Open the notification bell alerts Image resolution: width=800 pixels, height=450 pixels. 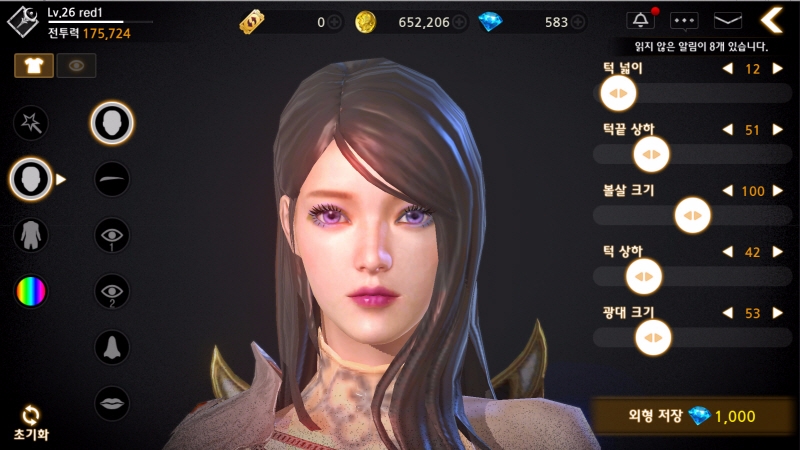(640, 20)
